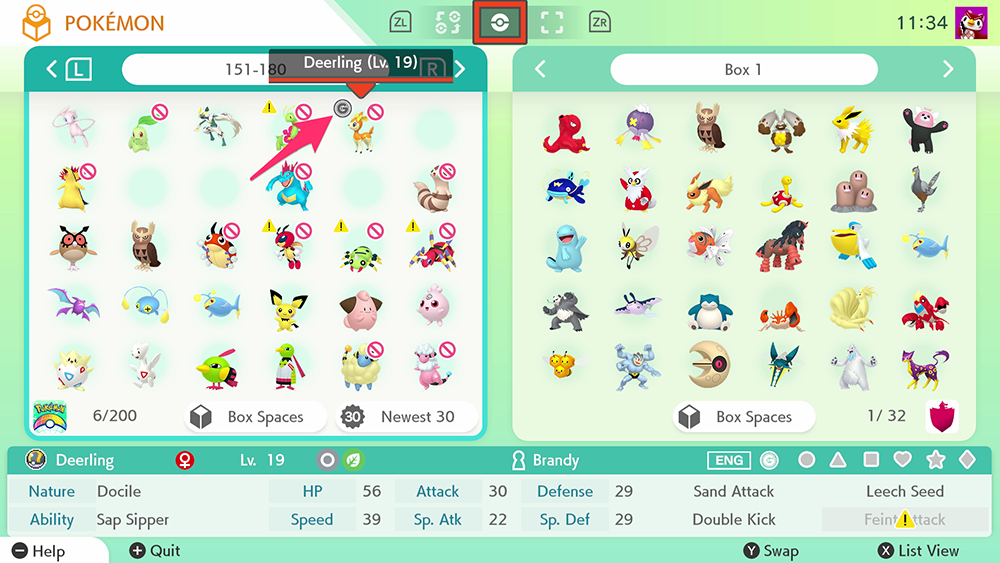1000x563 pixels.
Task: Choose Snorlax in Box 1
Action: click(x=708, y=310)
